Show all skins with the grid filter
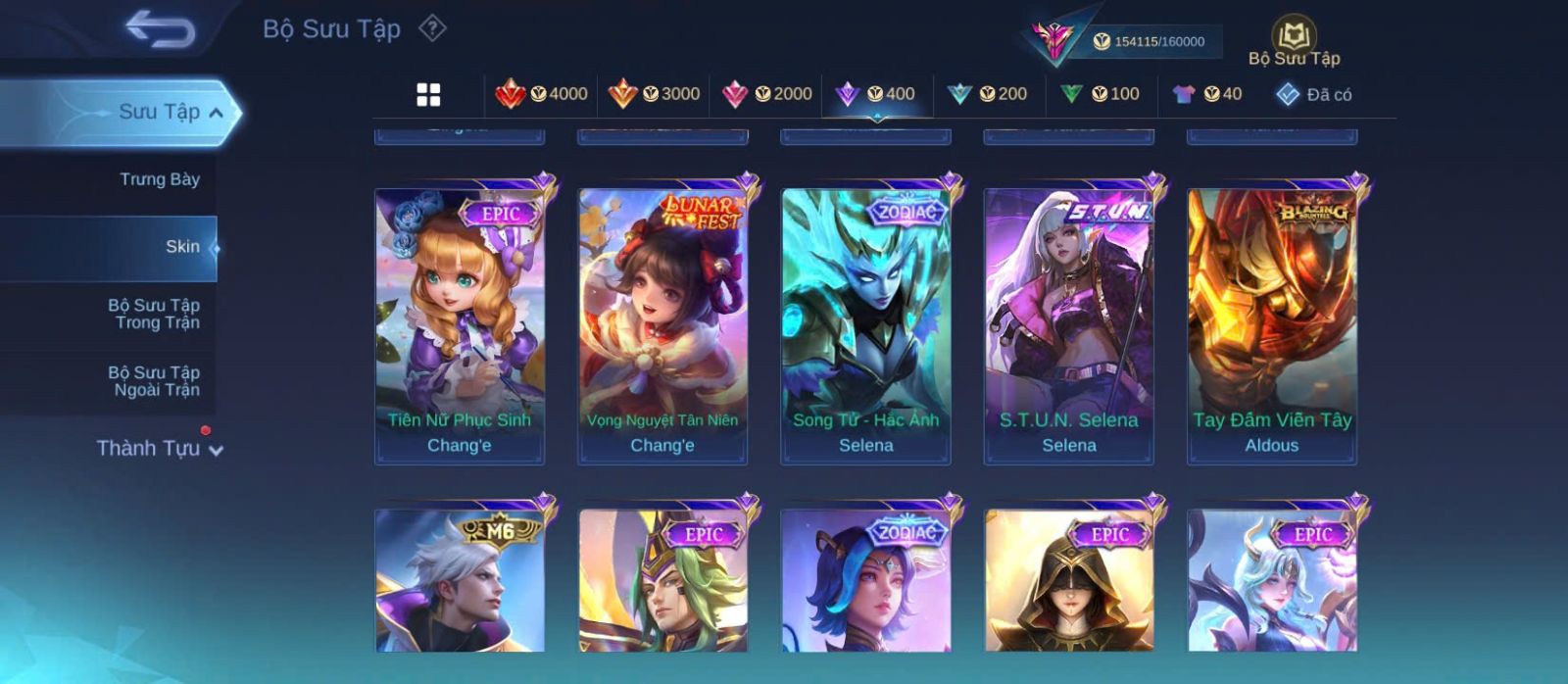The image size is (1568, 684). point(428,94)
